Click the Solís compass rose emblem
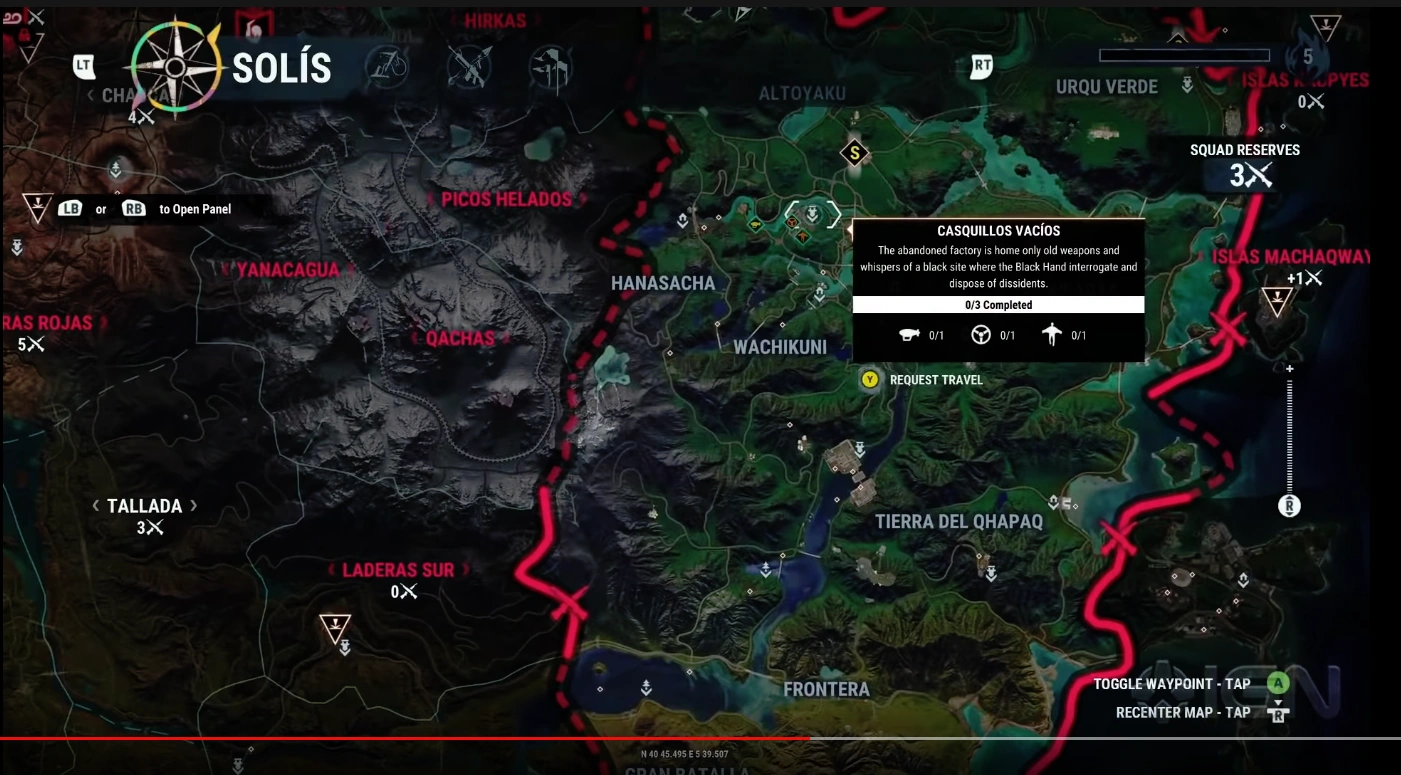Image resolution: width=1401 pixels, height=775 pixels. (176, 68)
